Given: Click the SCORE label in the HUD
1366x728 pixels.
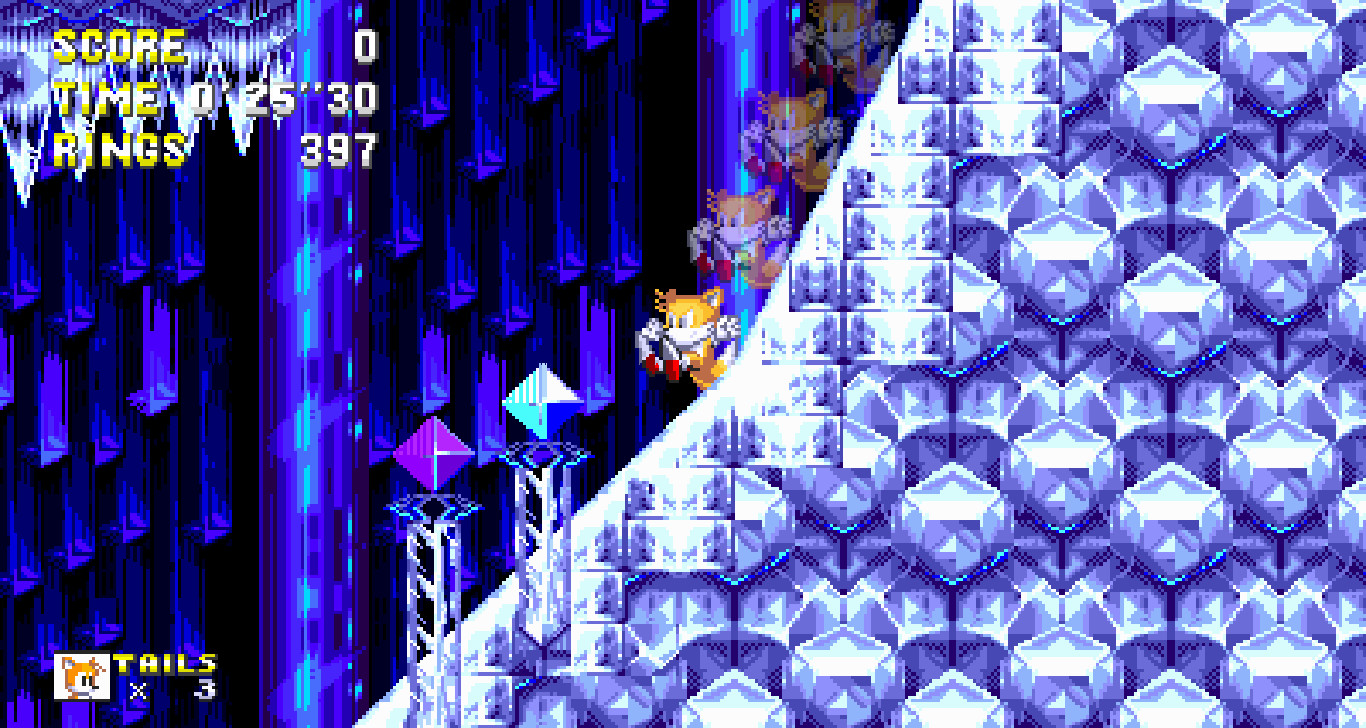Looking at the screenshot, I should coord(120,45).
